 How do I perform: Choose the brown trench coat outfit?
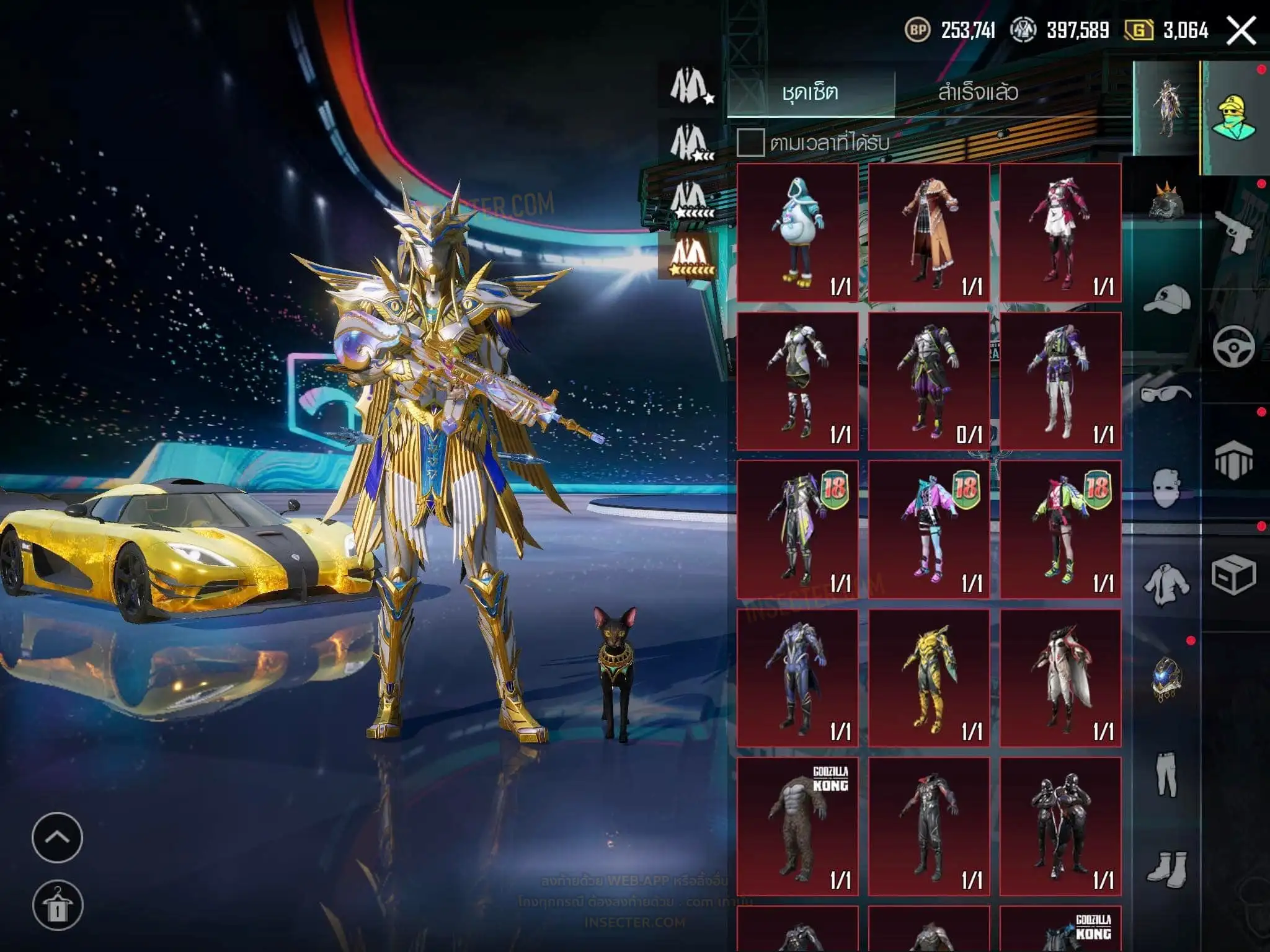click(x=929, y=233)
